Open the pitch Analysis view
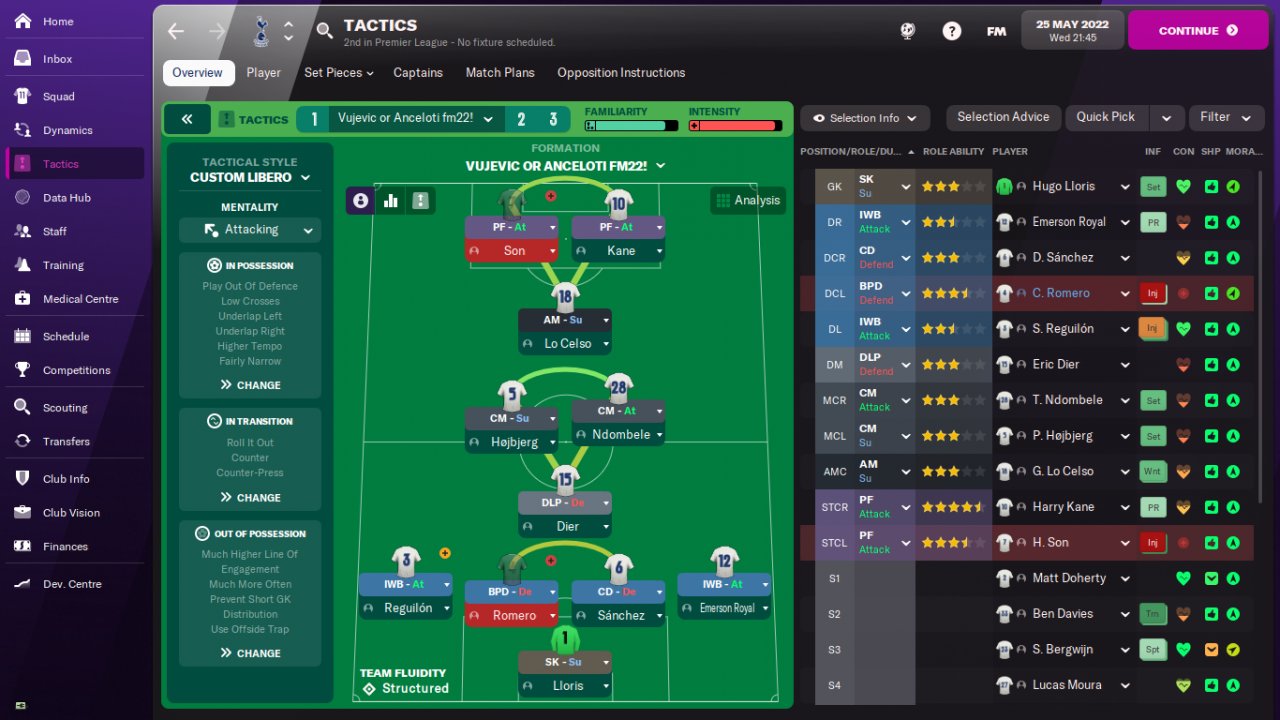 tap(747, 200)
